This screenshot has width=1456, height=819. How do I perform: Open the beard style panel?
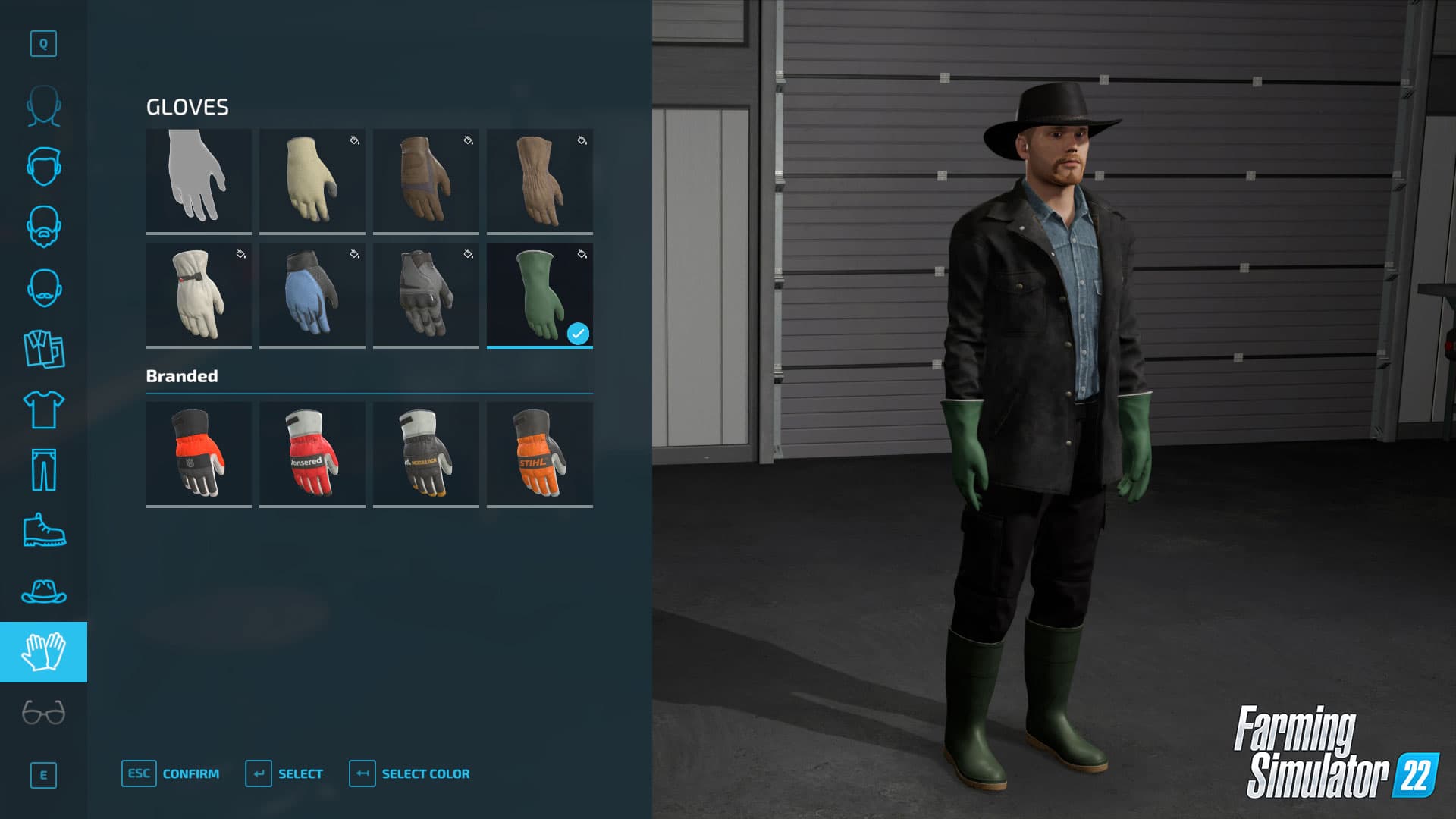(44, 227)
